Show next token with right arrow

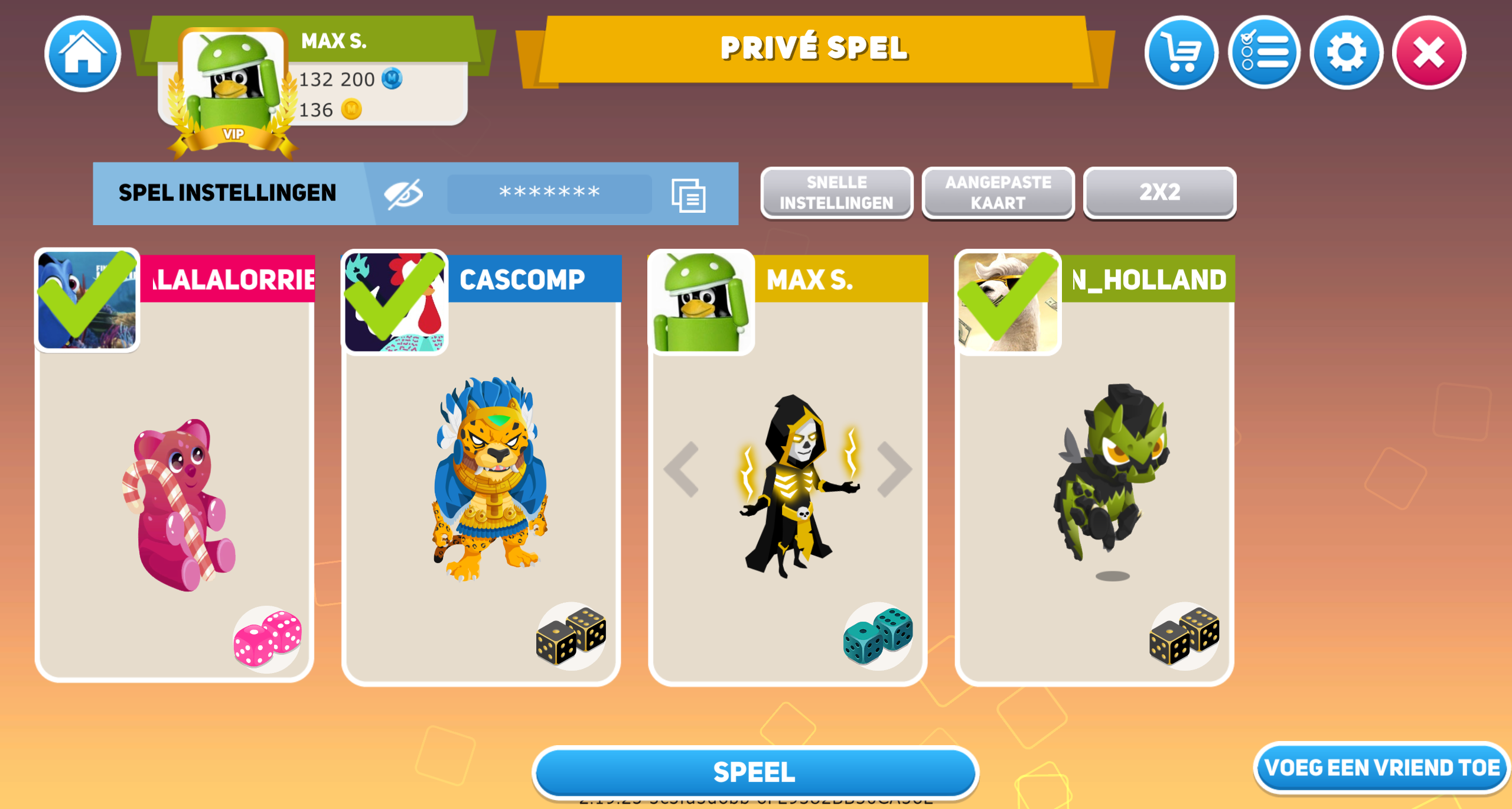(x=894, y=469)
